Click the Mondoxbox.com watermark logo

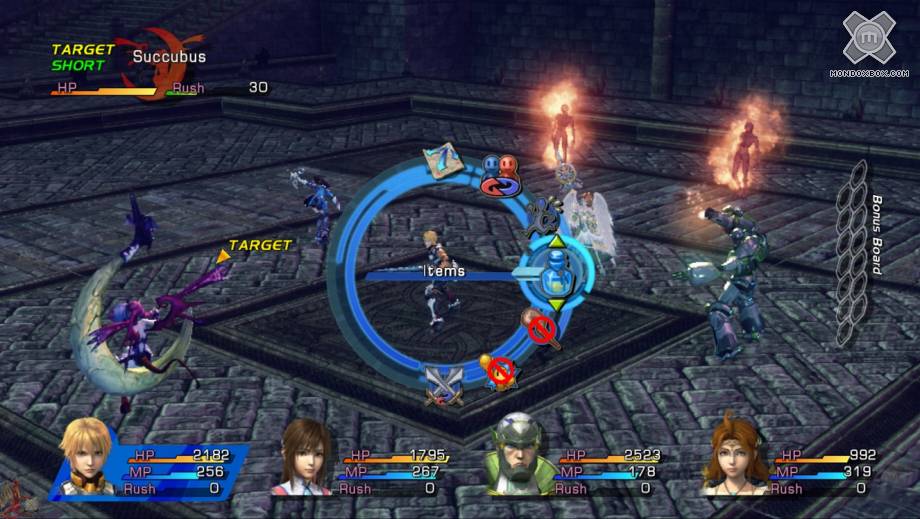[x=868, y=44]
